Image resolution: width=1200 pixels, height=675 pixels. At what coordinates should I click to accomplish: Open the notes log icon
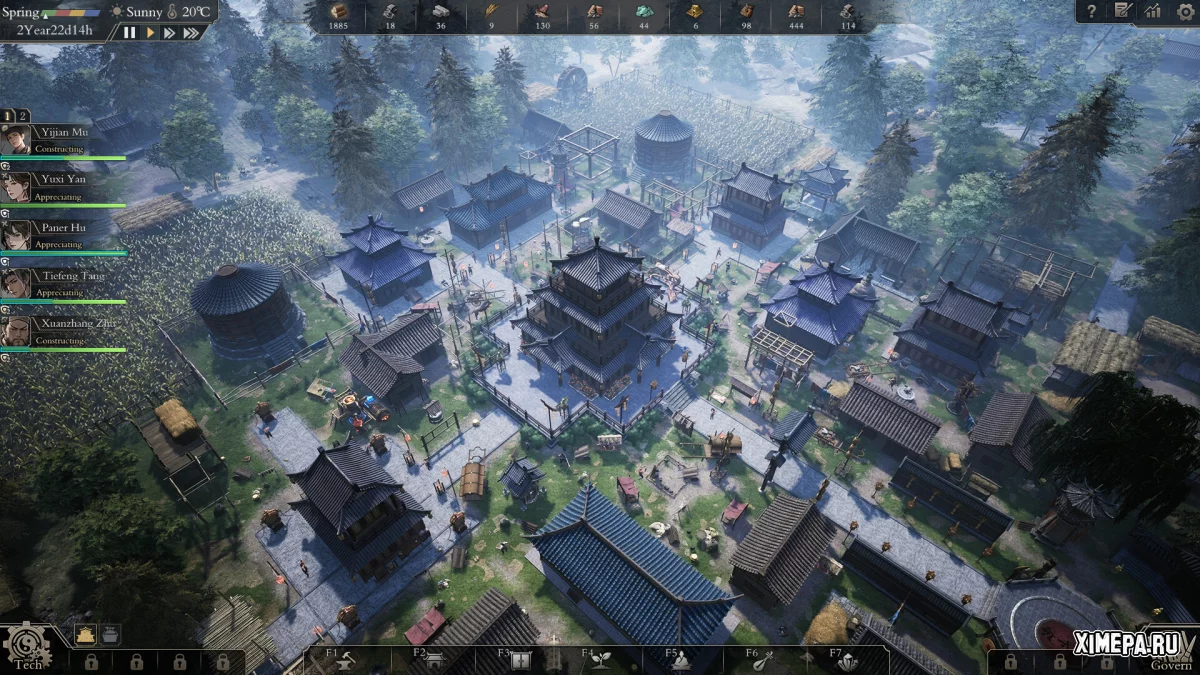coord(1123,11)
